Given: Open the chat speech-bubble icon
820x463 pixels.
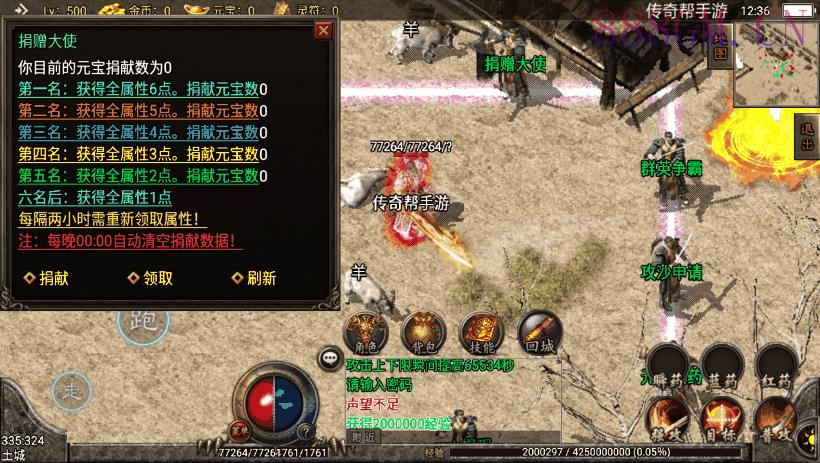Looking at the screenshot, I should 329,358.
